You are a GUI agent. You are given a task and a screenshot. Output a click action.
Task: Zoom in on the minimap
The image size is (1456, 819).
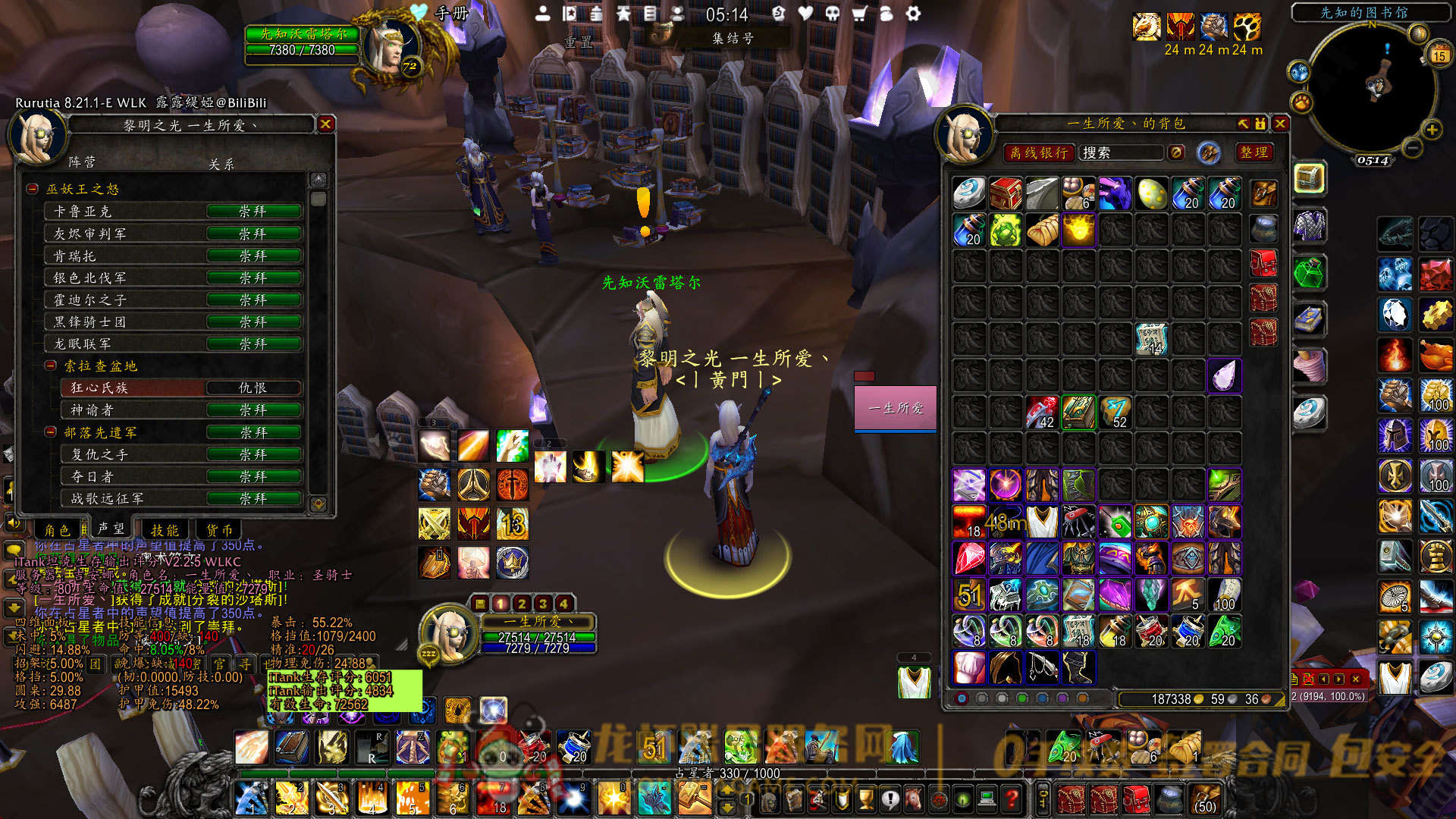pos(1432,130)
